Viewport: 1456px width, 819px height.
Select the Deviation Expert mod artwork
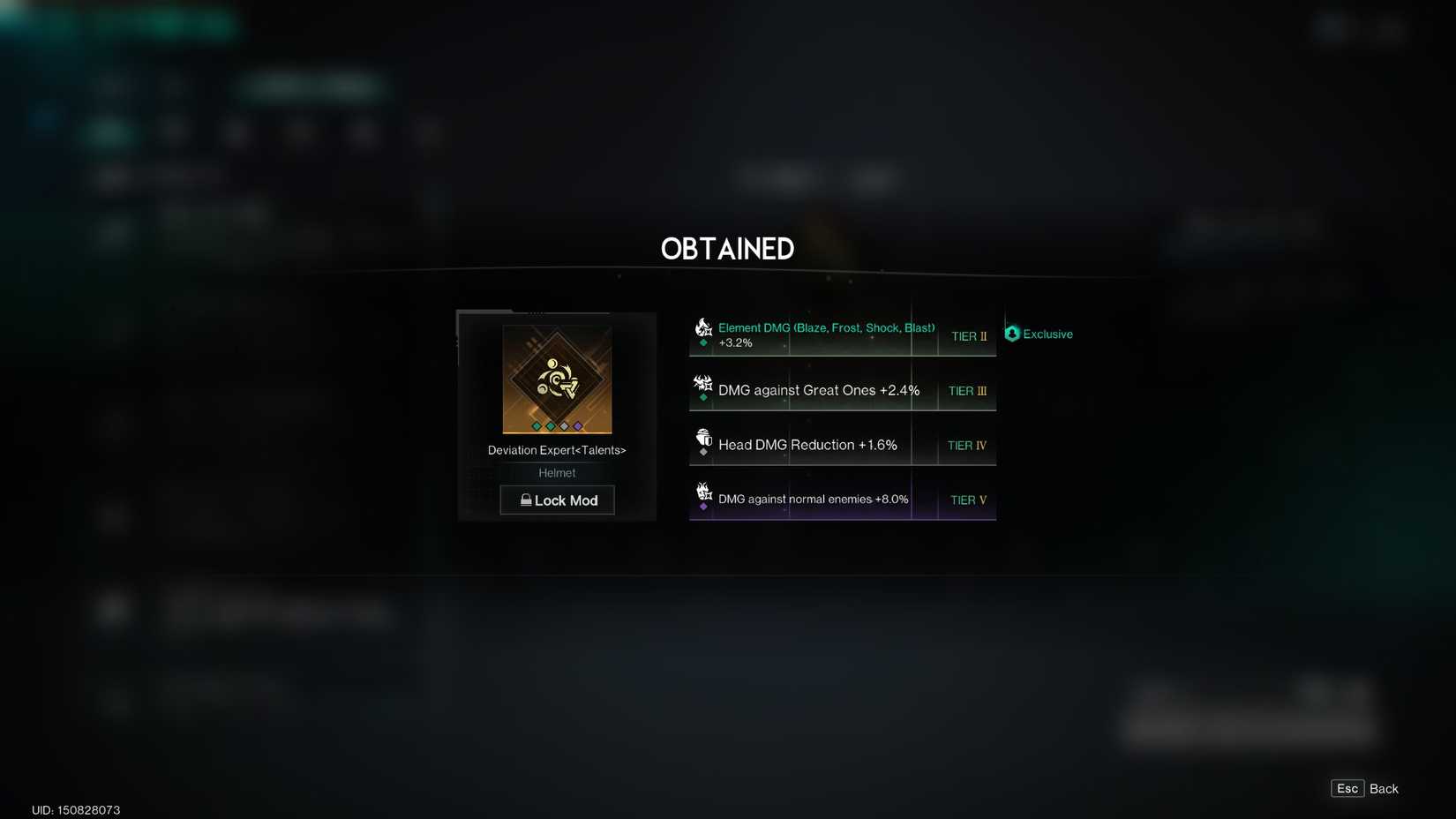point(556,379)
